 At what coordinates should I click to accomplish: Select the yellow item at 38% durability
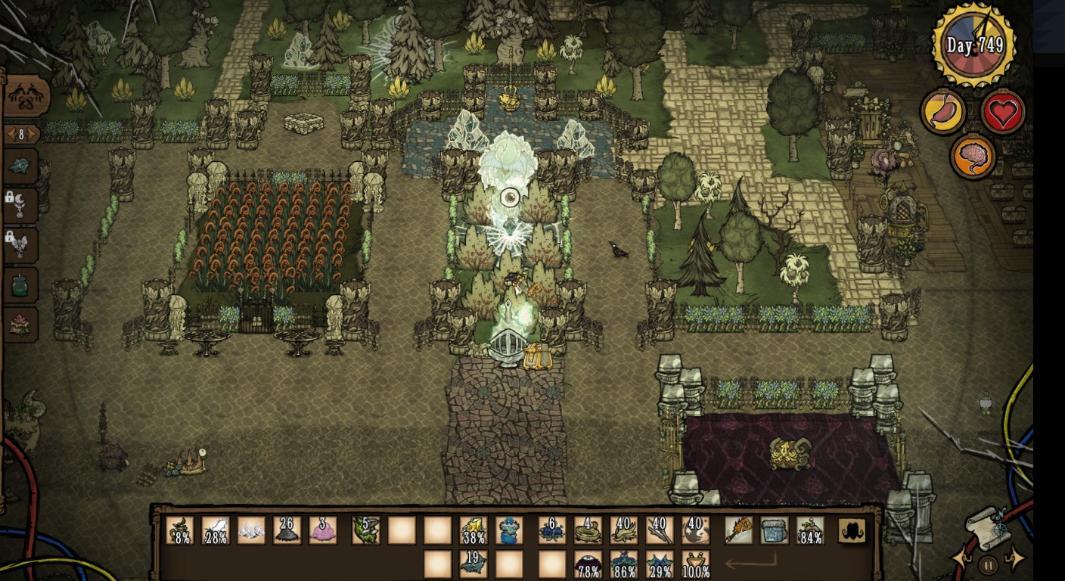click(473, 530)
